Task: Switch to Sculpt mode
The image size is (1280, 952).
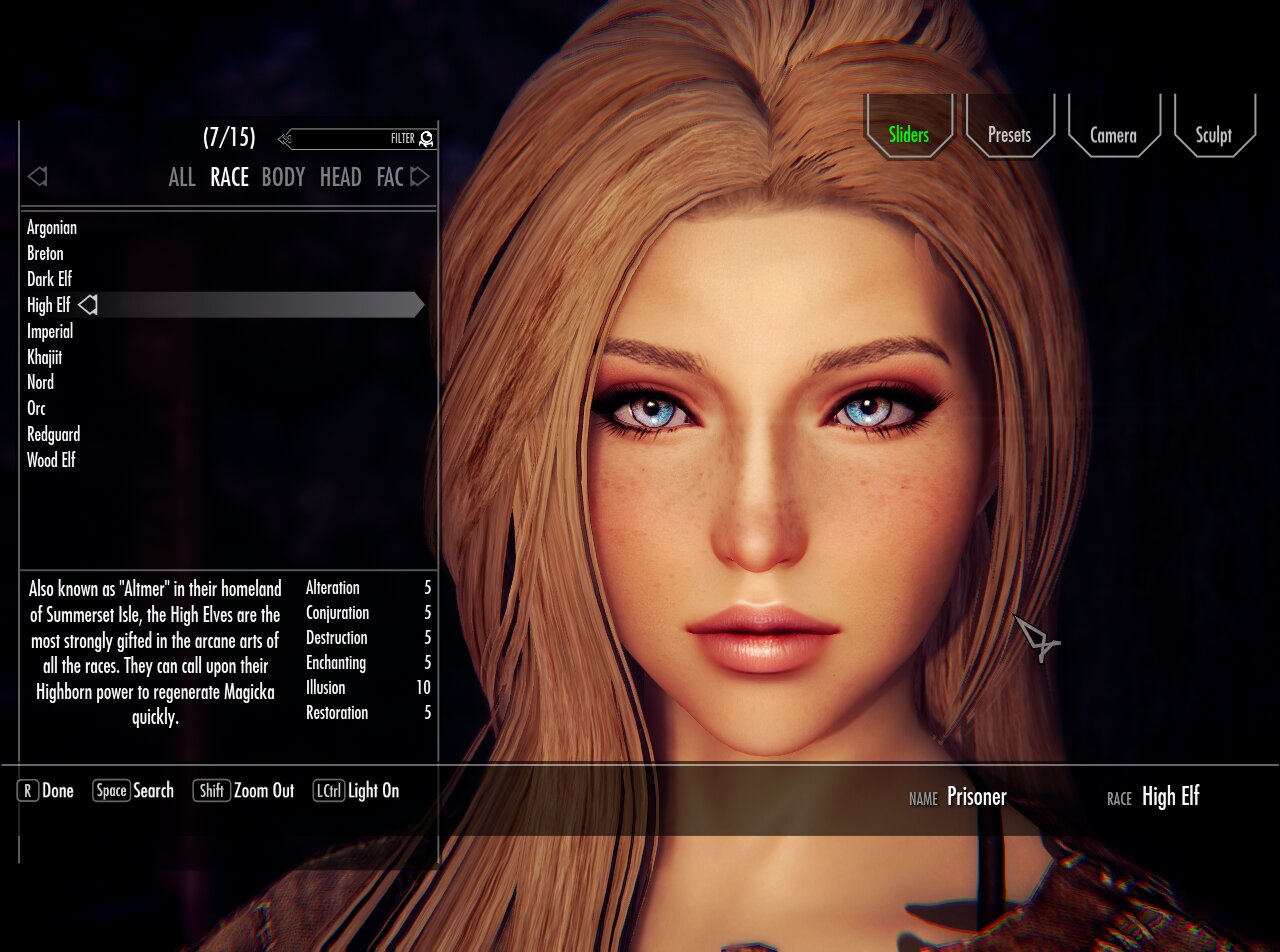Action: click(1213, 134)
